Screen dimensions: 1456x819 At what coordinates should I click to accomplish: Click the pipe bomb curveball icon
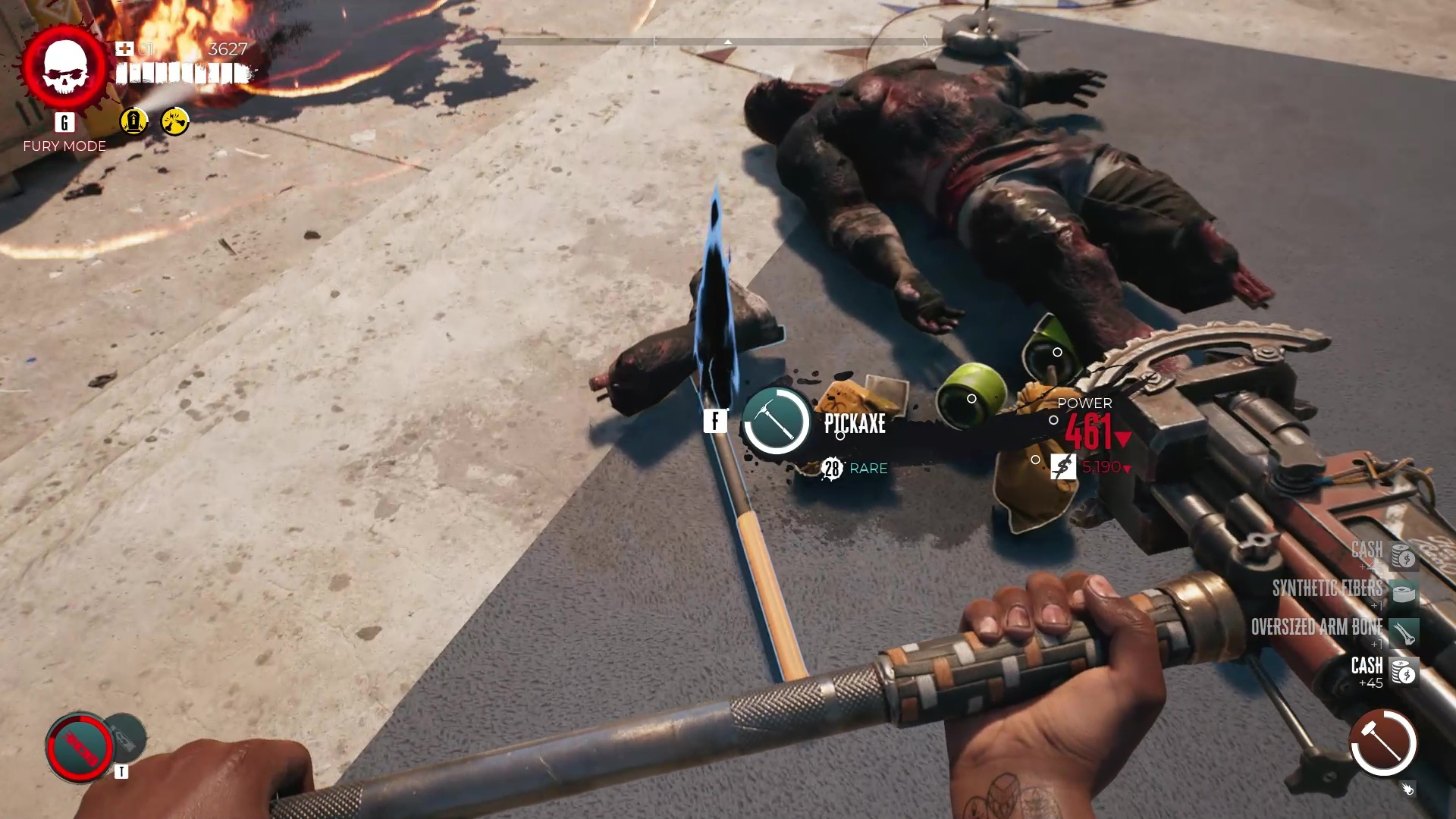coord(175,122)
